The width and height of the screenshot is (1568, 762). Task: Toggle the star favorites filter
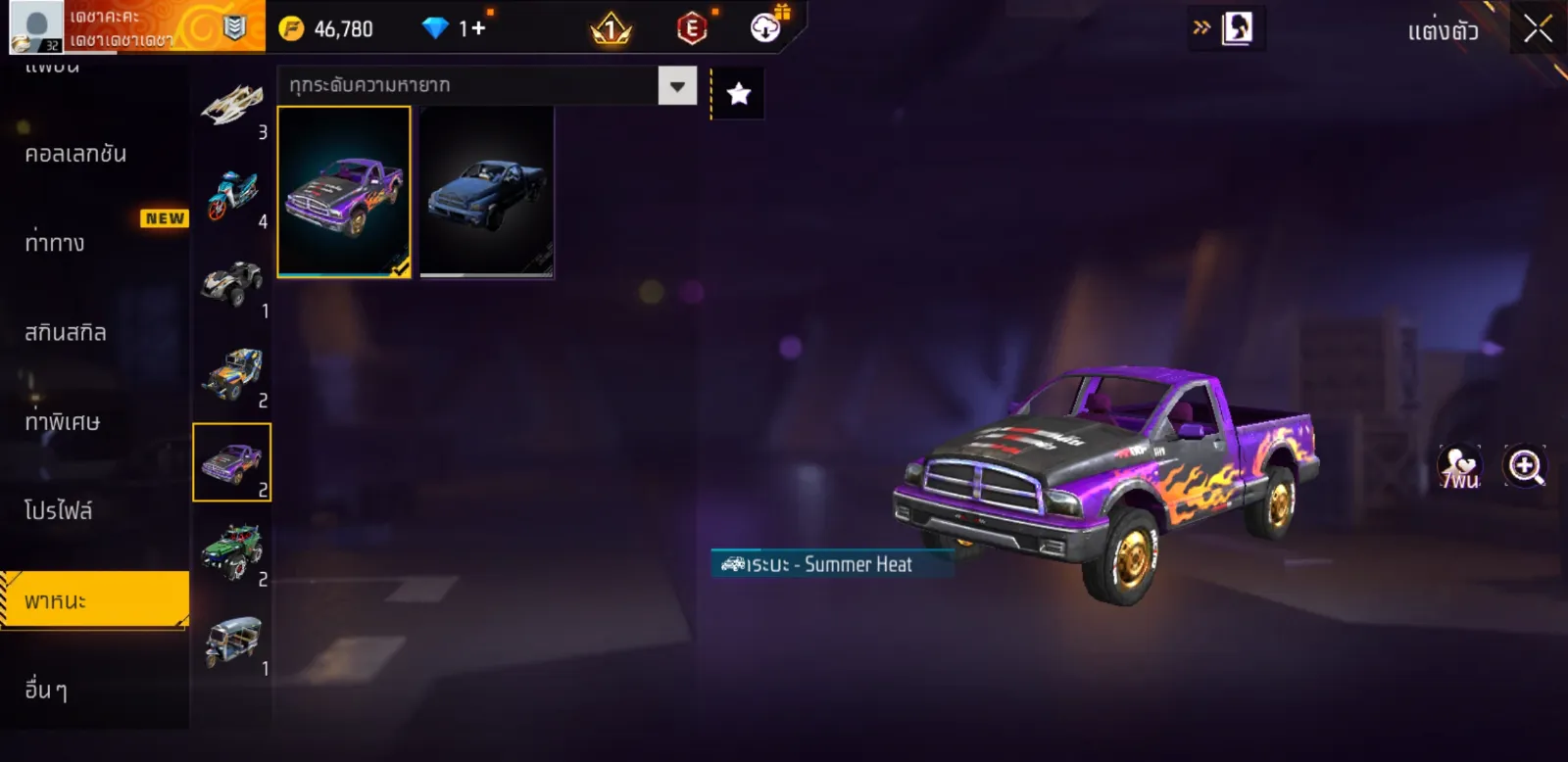tap(738, 94)
